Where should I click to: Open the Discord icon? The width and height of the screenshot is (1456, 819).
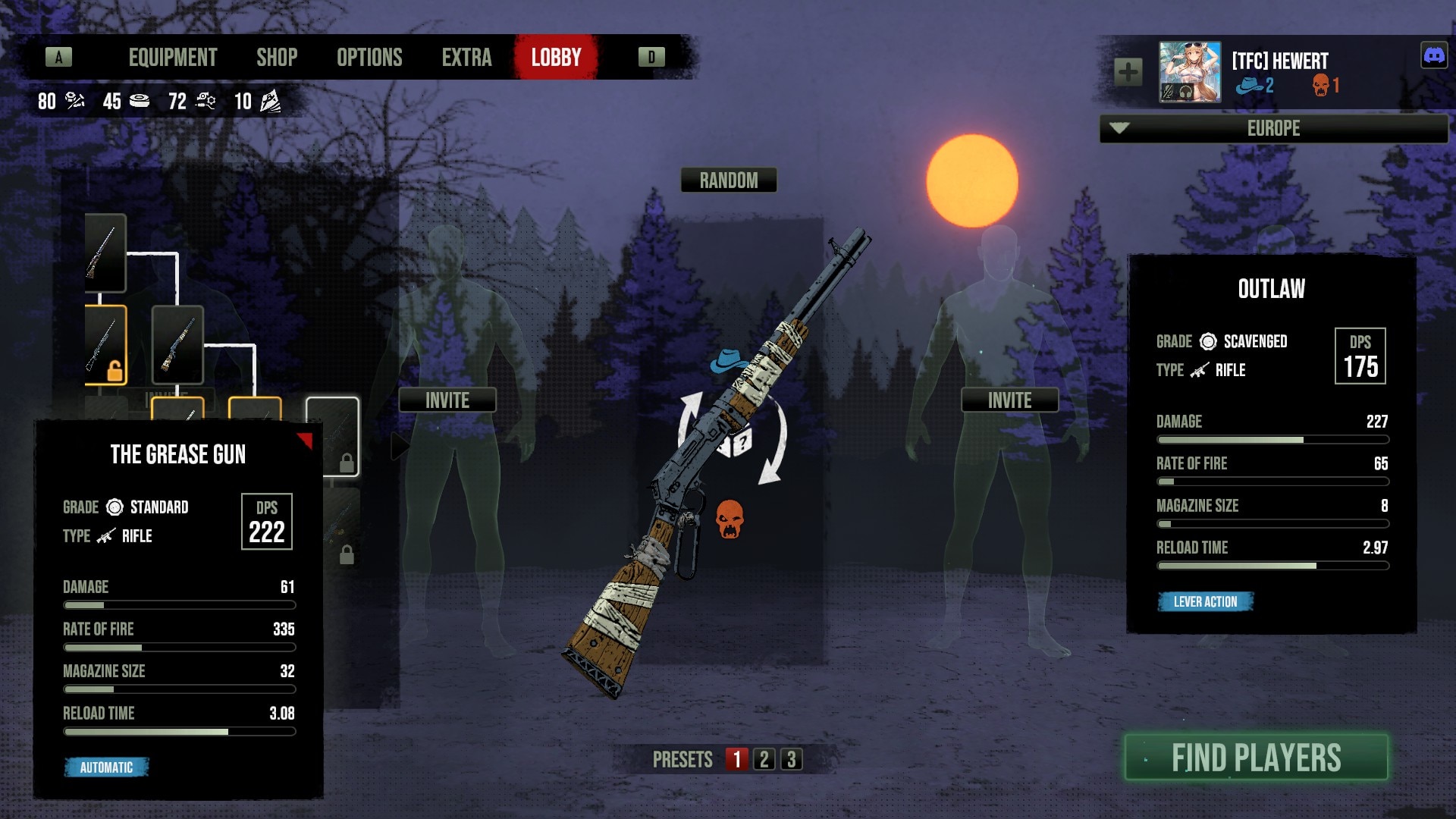(x=1434, y=55)
